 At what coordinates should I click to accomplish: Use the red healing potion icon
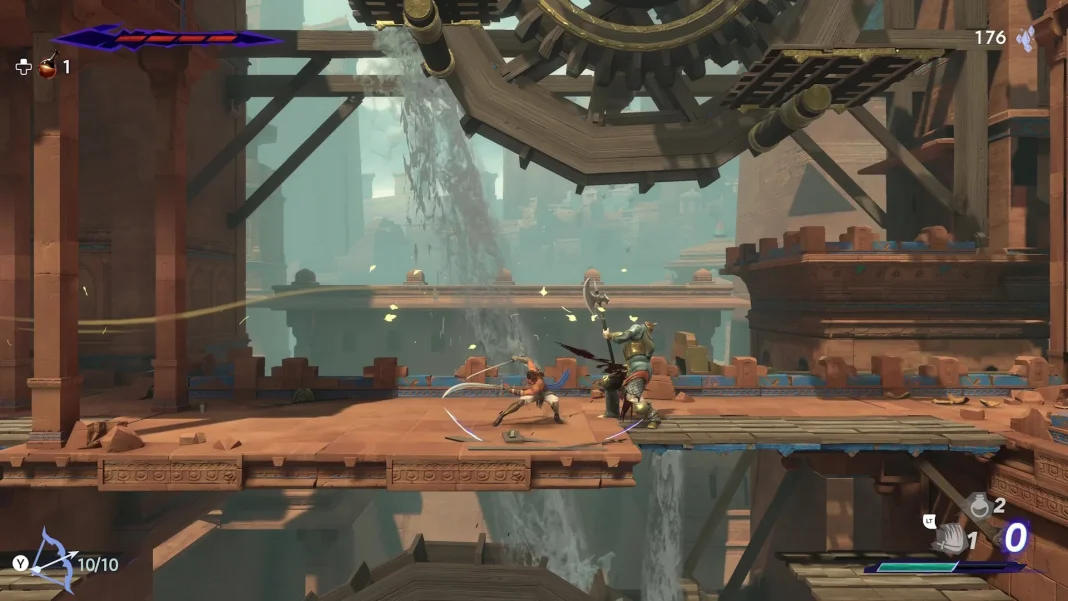point(46,67)
